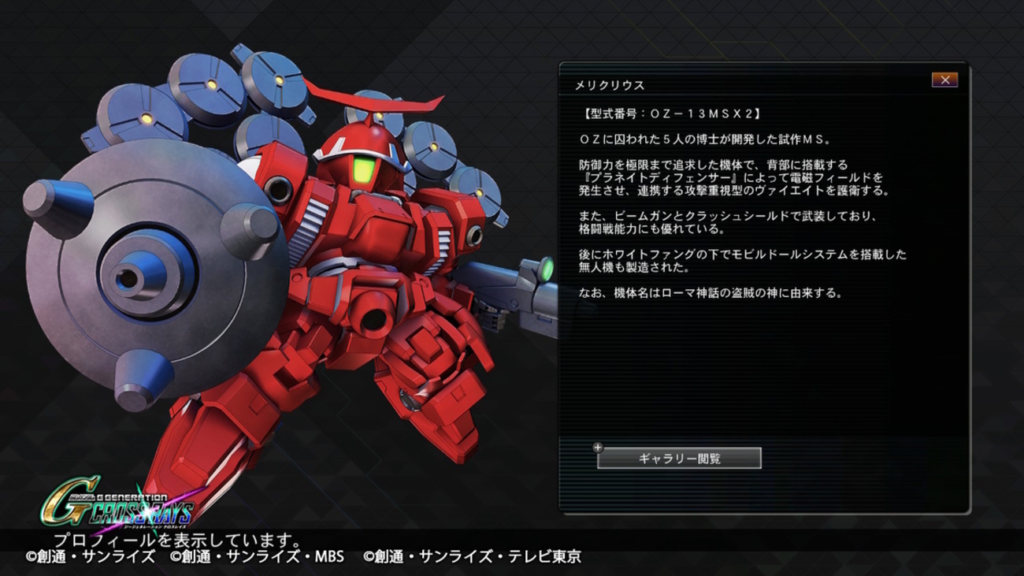The width and height of the screenshot is (1024, 576).
Task: Open the ギャラリー閲覧 gallery viewer
Action: 679,458
